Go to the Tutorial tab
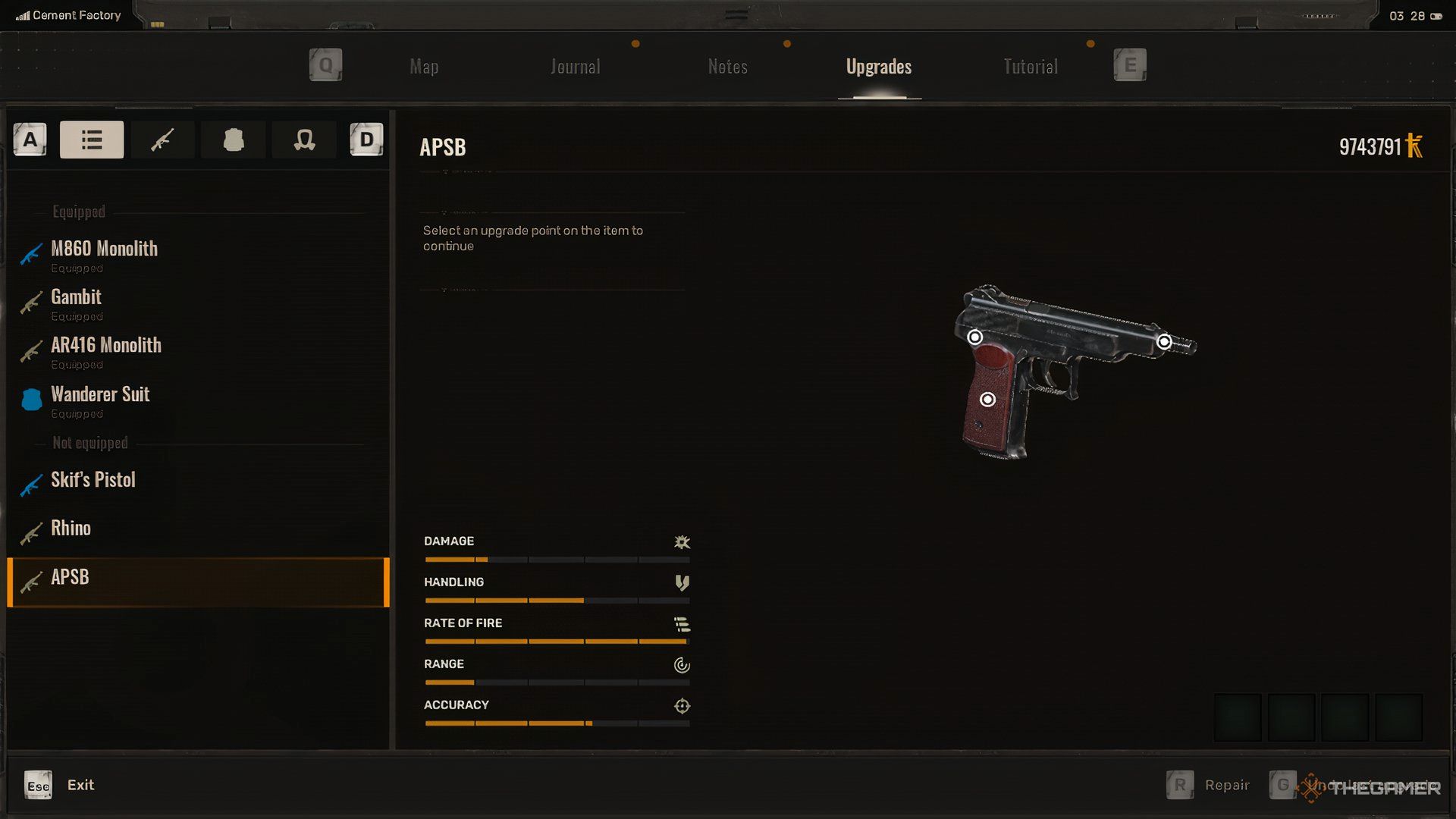This screenshot has width=1456, height=819. pyautogui.click(x=1030, y=67)
